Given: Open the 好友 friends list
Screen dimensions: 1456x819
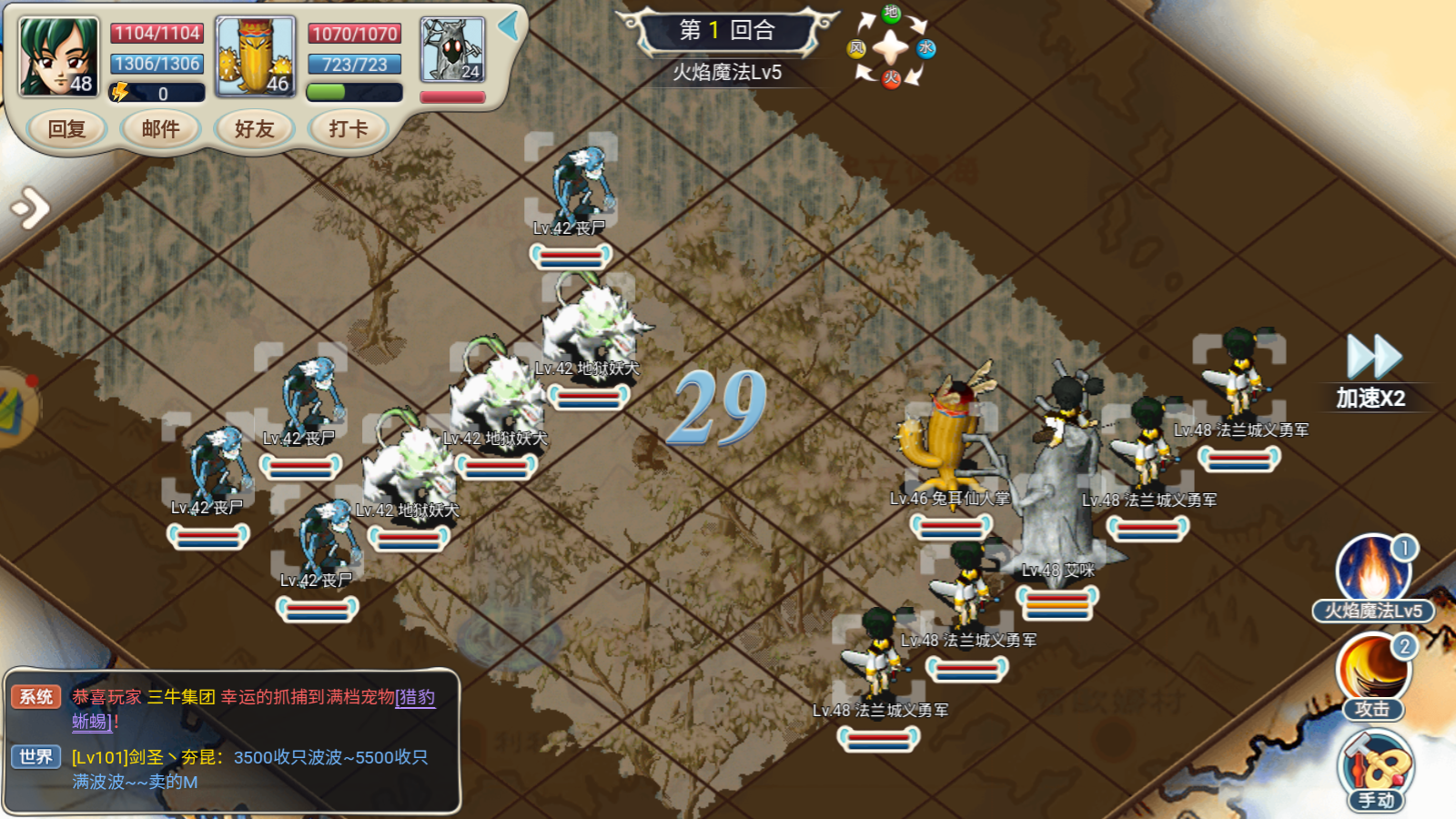Looking at the screenshot, I should (x=255, y=129).
